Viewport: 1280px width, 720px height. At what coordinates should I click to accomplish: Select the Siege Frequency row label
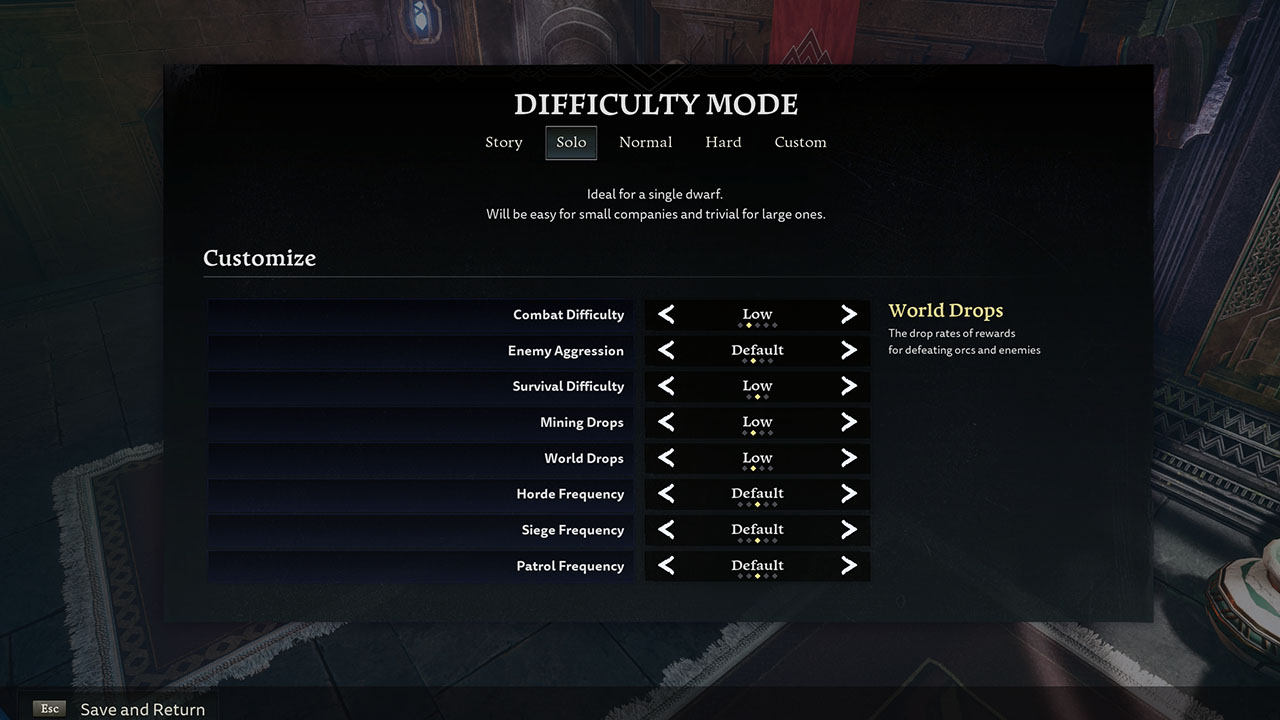point(572,530)
